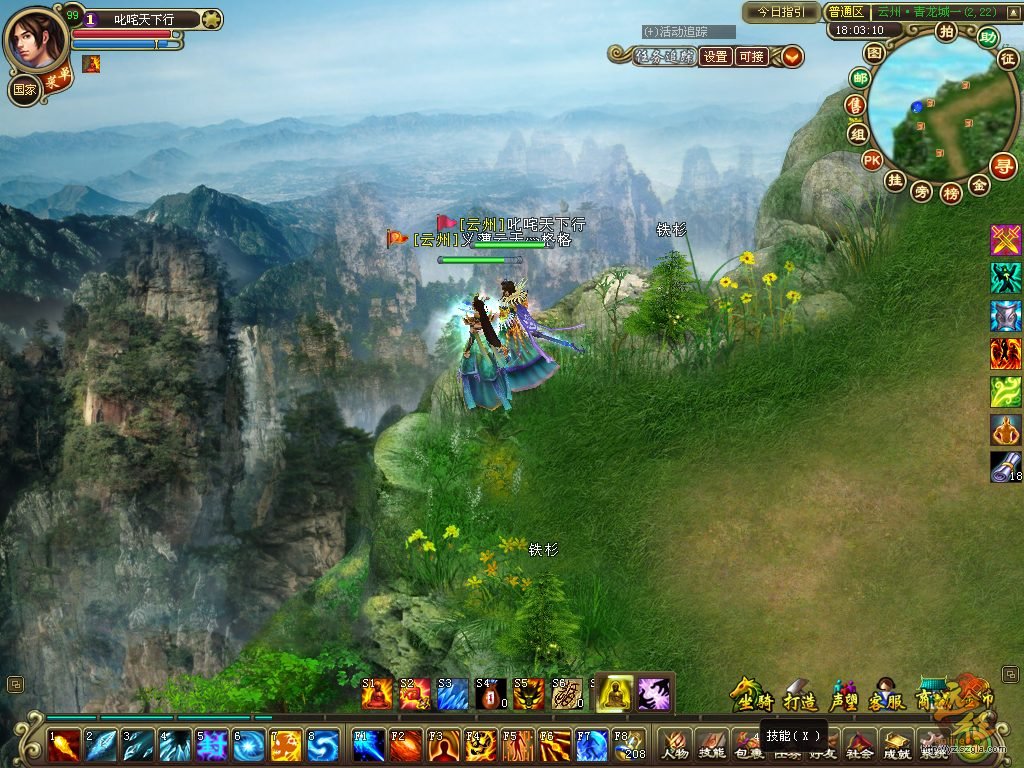The height and width of the screenshot is (768, 1024).
Task: Open the 客服 customer service menu
Action: tap(887, 699)
